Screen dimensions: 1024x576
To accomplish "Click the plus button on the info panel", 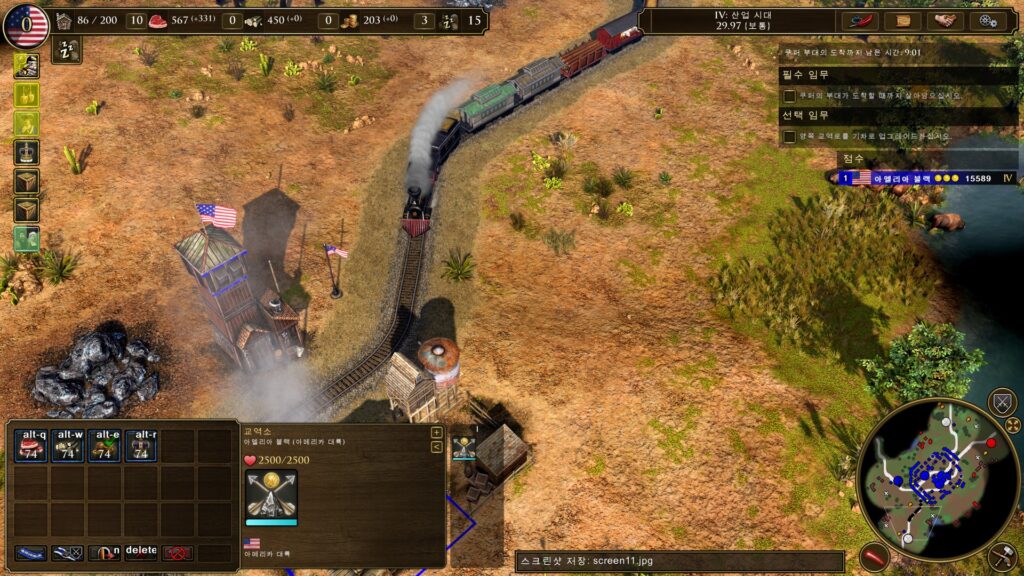I will pos(436,433).
